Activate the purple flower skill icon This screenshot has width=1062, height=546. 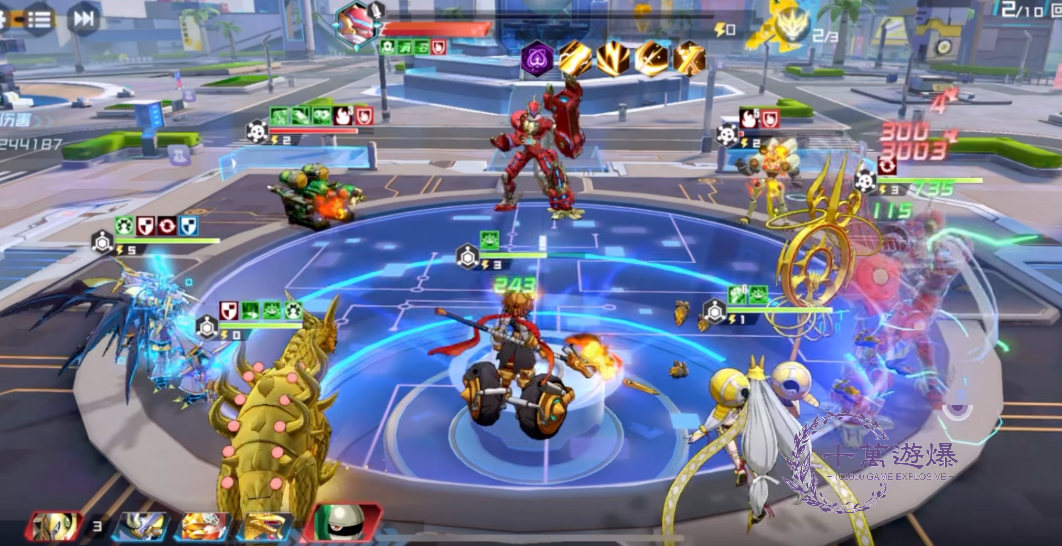pos(537,58)
